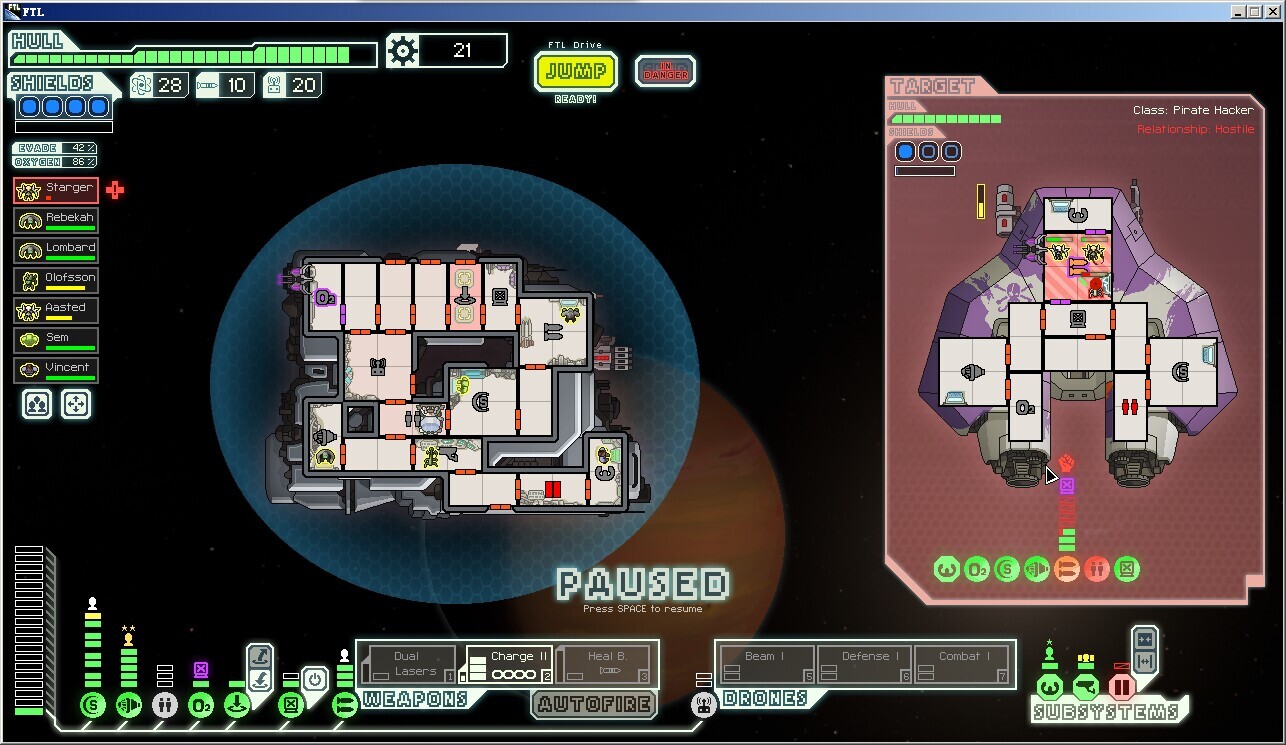Viewport: 1286px width, 745px height.
Task: Select crew member Rebekah
Action: coord(56,220)
